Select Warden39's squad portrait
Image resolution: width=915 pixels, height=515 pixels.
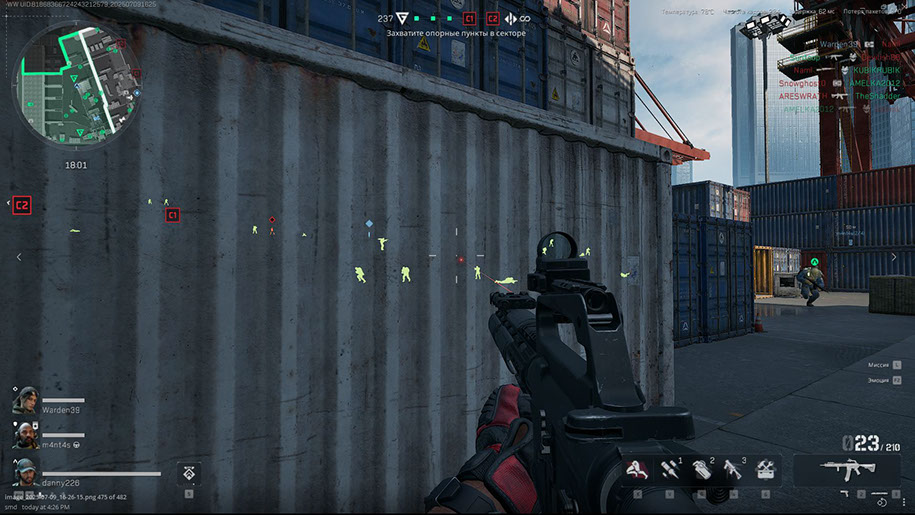click(25, 400)
